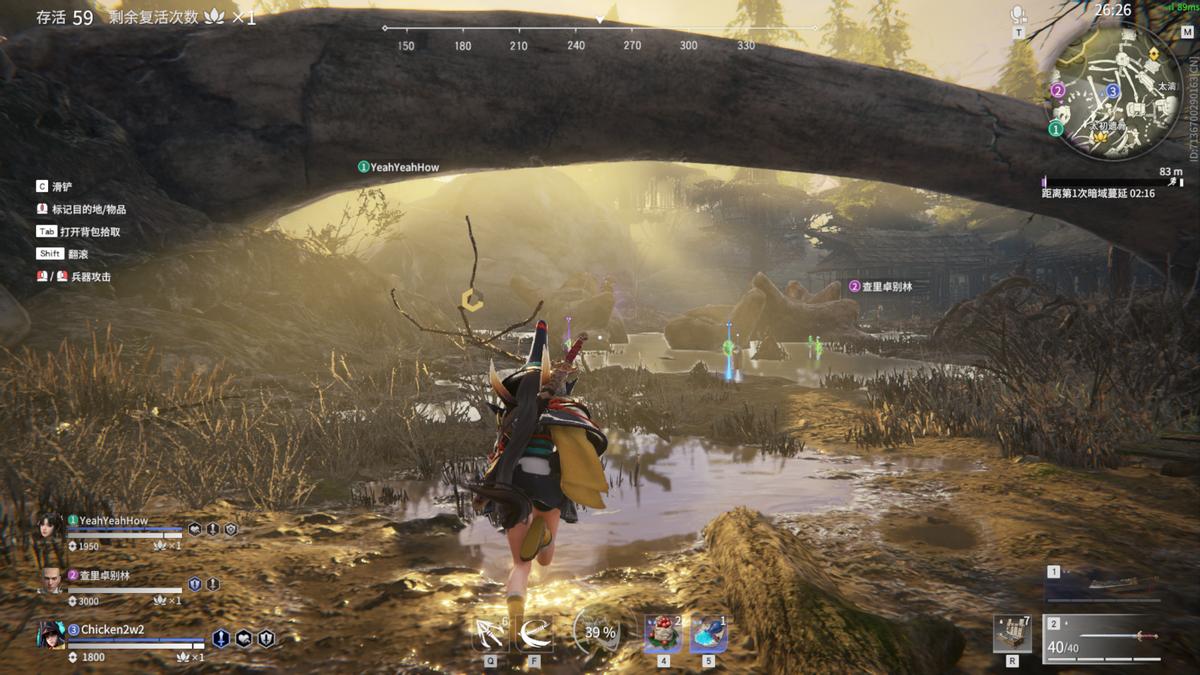Click Chicken2w2's hatted character portrait
The height and width of the screenshot is (675, 1200).
pos(50,635)
